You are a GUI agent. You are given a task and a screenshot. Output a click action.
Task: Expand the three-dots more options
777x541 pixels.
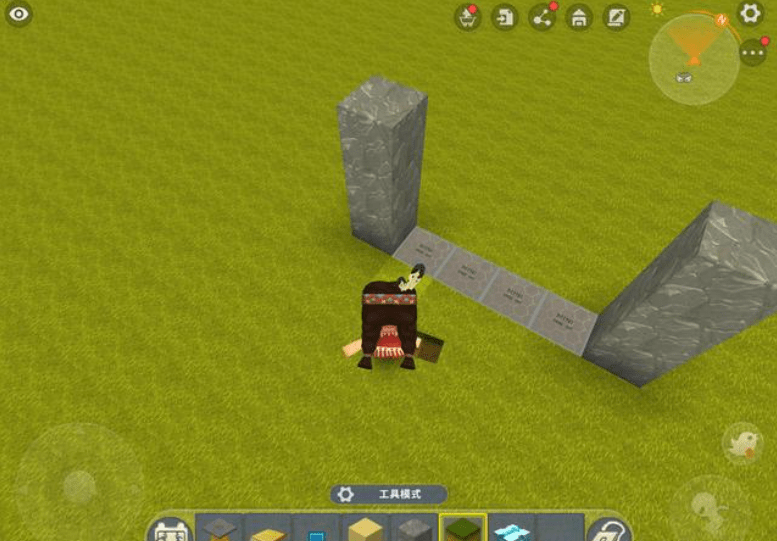pyautogui.click(x=753, y=53)
